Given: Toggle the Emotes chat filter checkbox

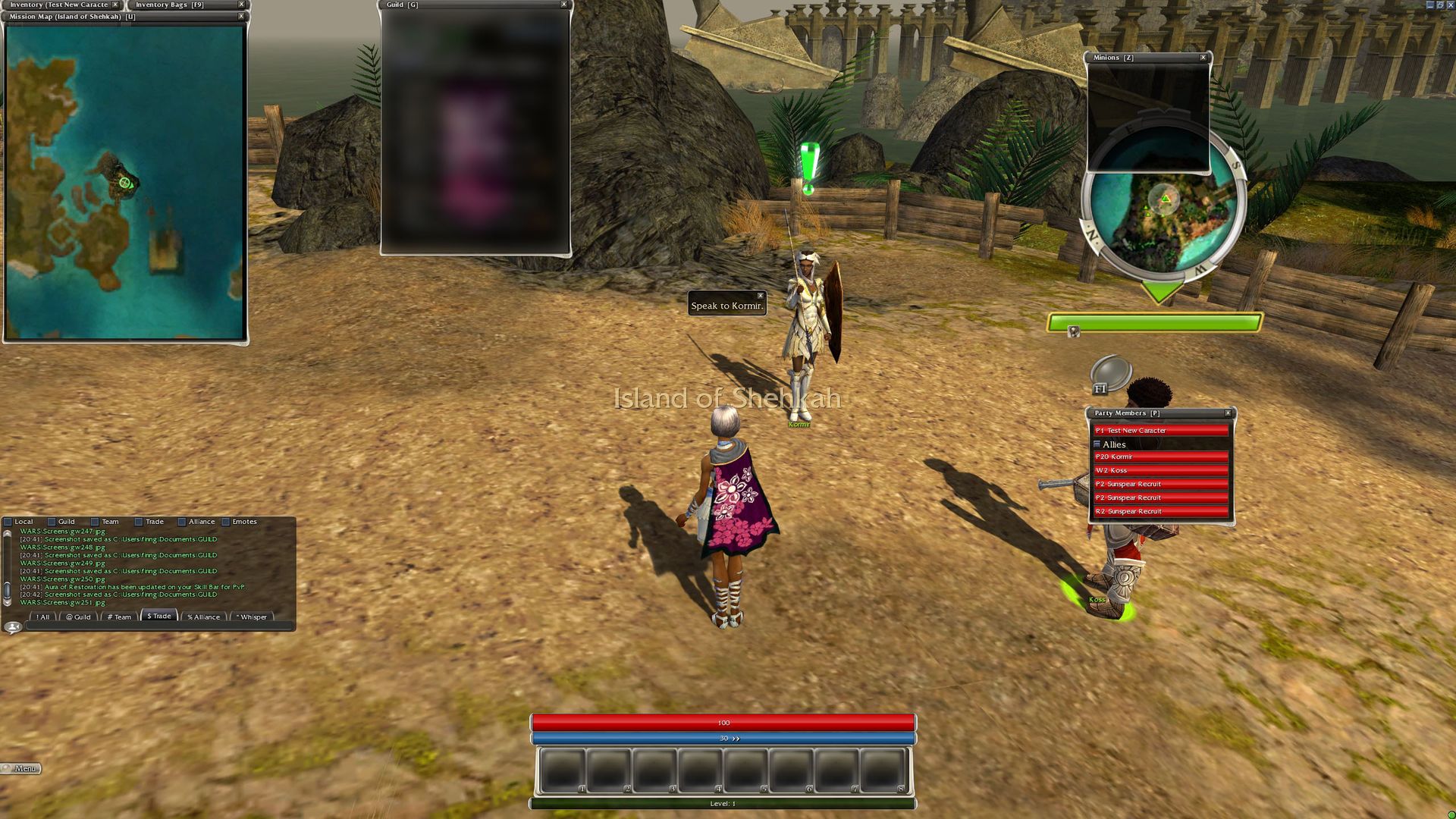Looking at the screenshot, I should point(225,522).
